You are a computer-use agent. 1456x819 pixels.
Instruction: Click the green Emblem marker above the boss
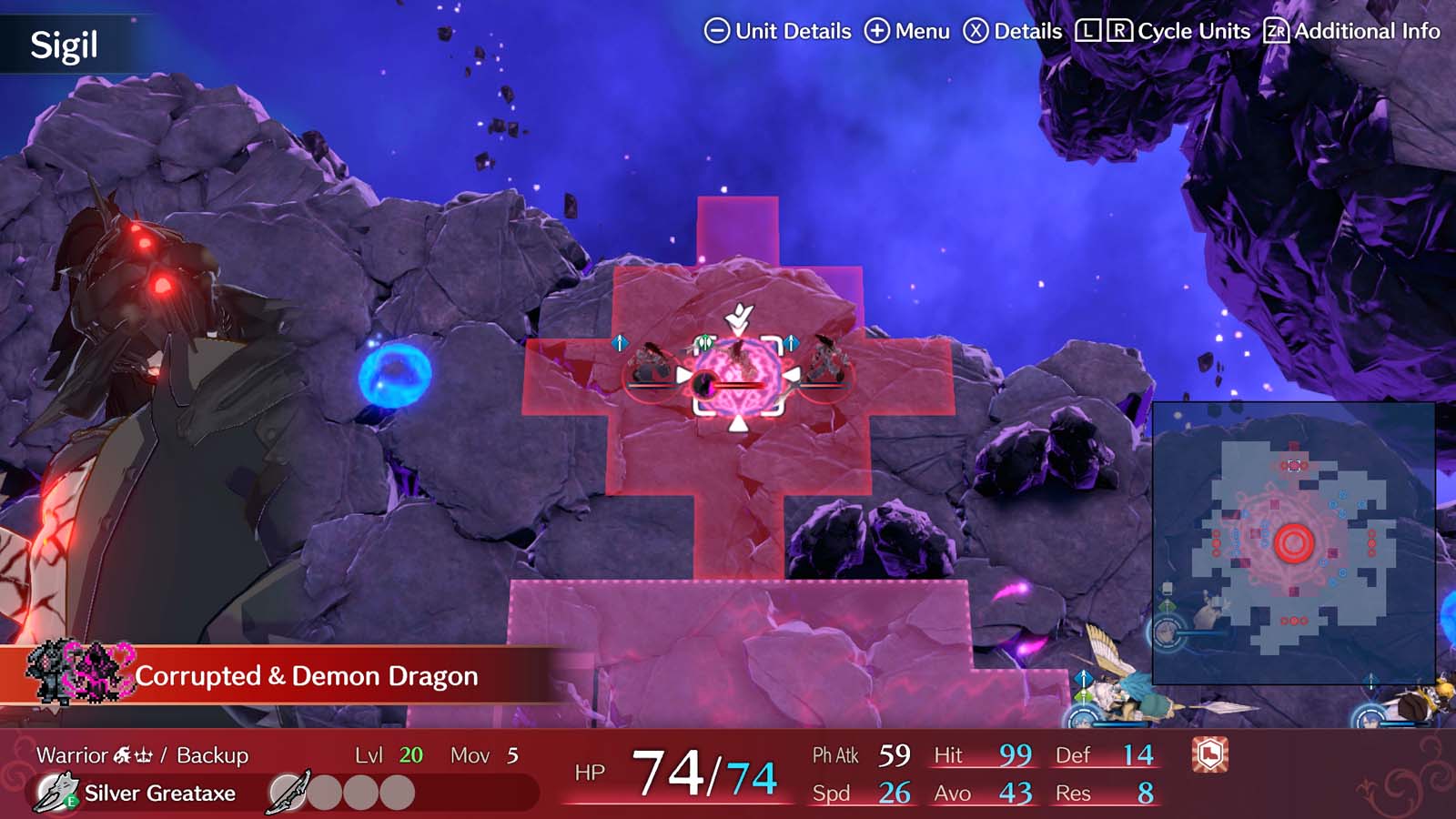705,342
